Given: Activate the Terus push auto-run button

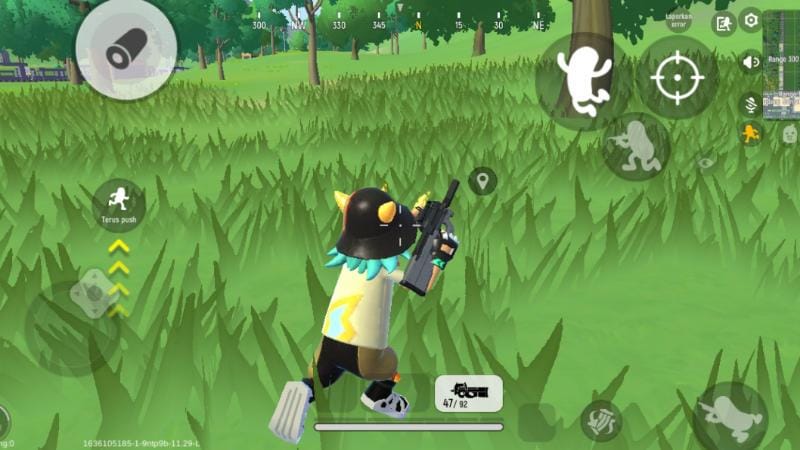Looking at the screenshot, I should click(x=118, y=202).
